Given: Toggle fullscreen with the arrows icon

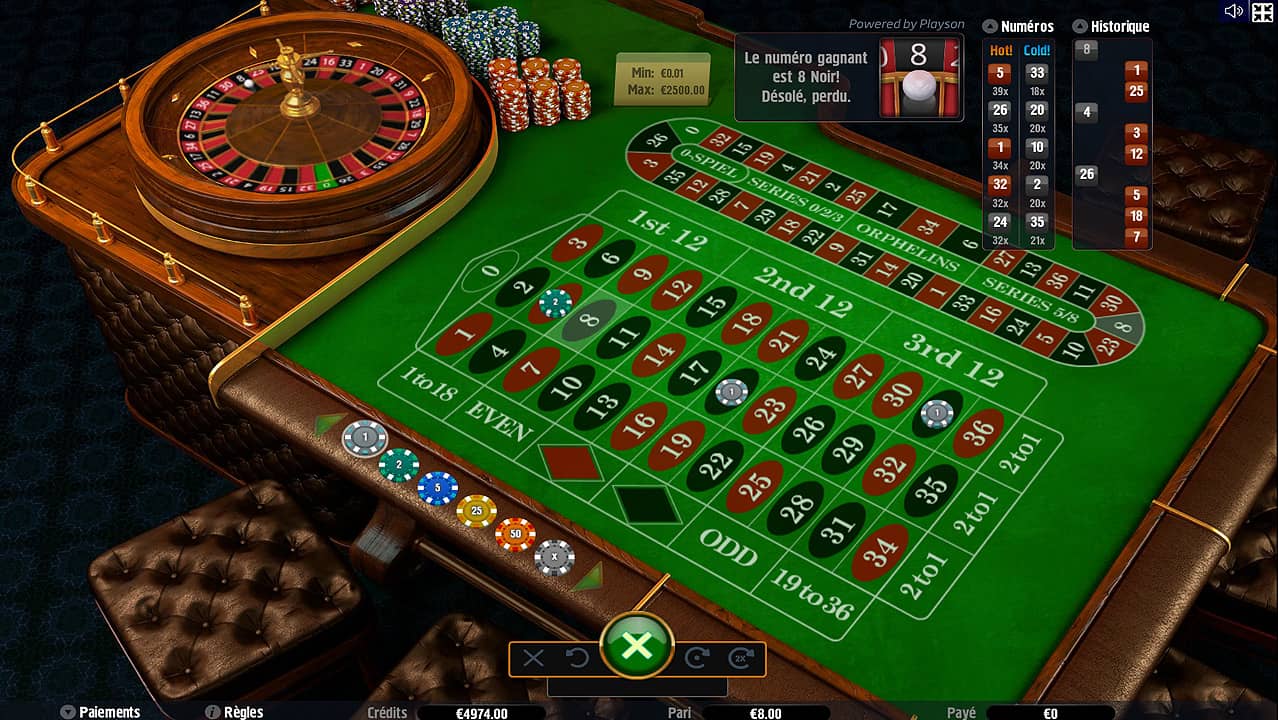Looking at the screenshot, I should pyautogui.click(x=1262, y=11).
